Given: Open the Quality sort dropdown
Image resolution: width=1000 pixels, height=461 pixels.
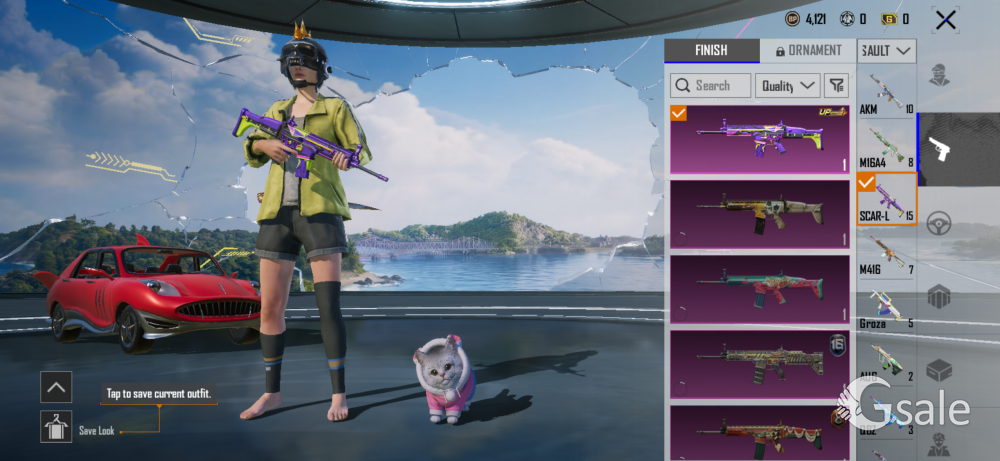Looking at the screenshot, I should (x=787, y=86).
